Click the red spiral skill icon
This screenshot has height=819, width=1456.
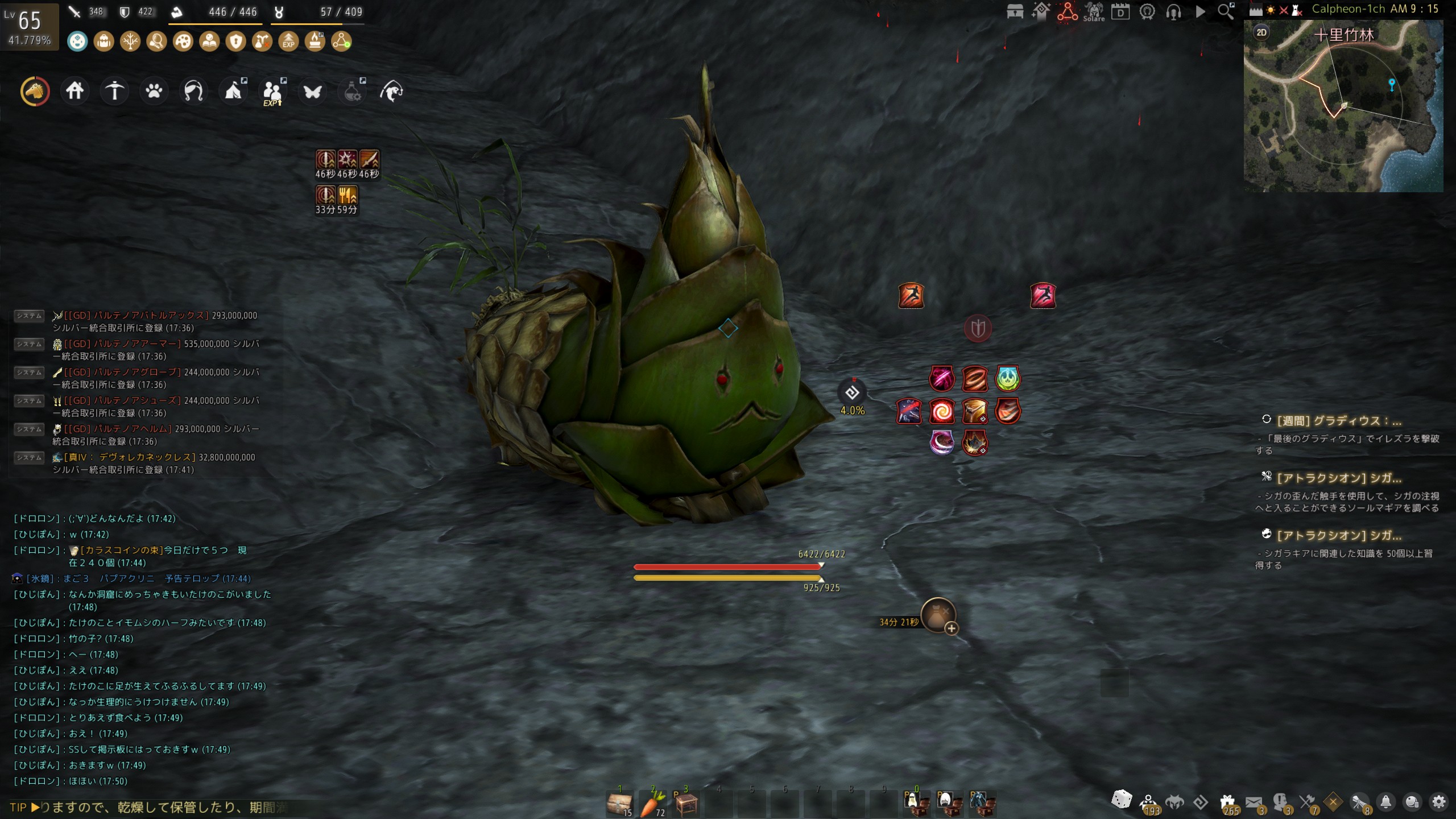click(x=942, y=411)
